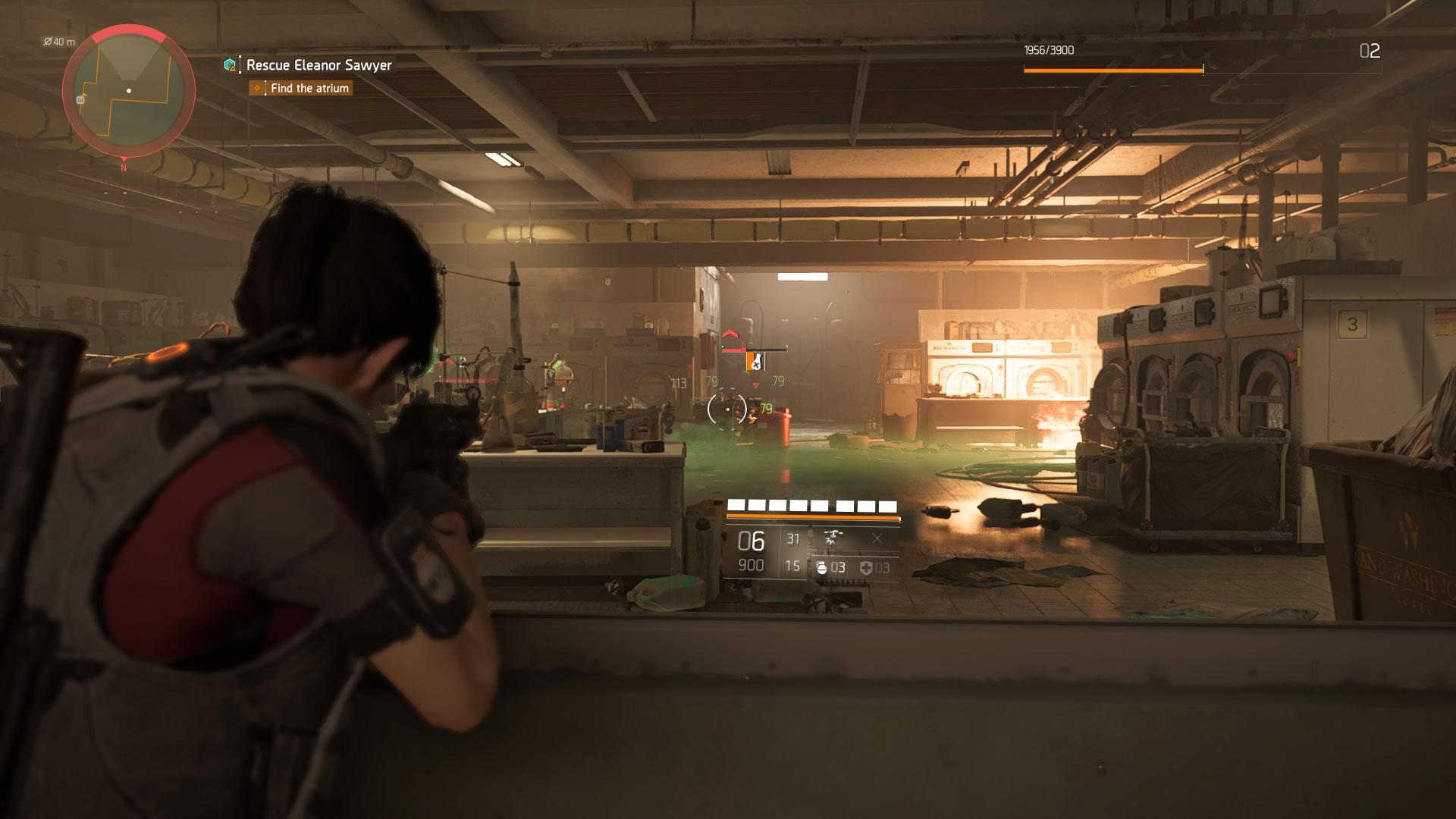The image size is (1456, 819).
Task: Click the enemy status effect flame icon
Action: [x=756, y=362]
